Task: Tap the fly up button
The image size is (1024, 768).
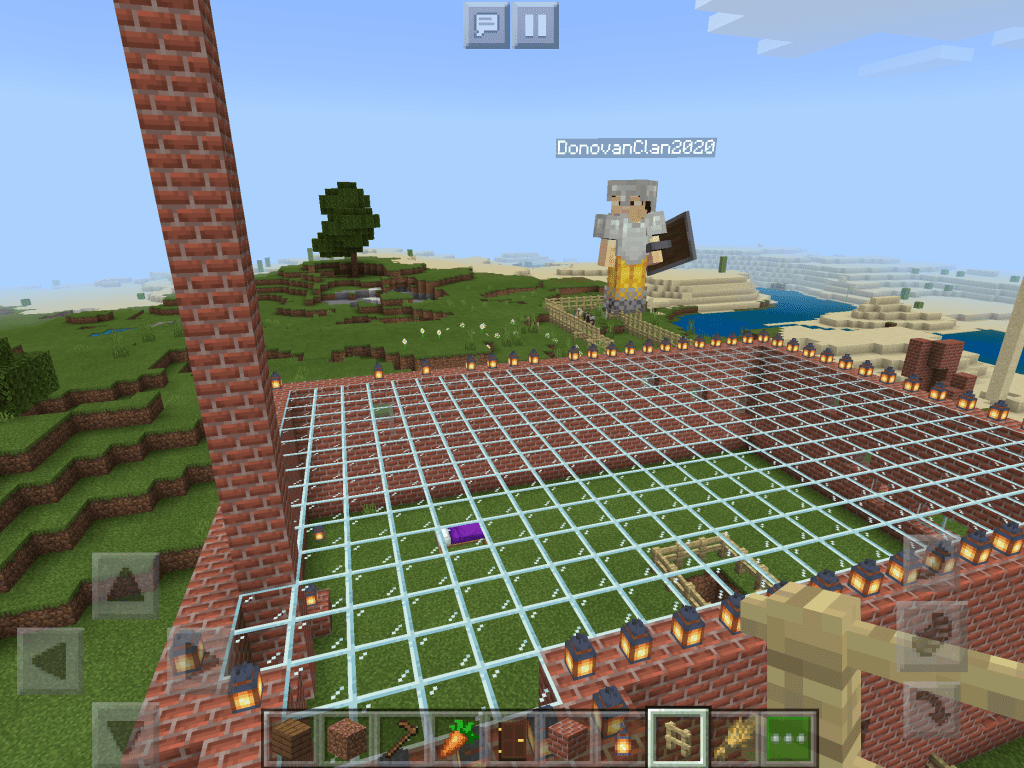Action: 932,562
